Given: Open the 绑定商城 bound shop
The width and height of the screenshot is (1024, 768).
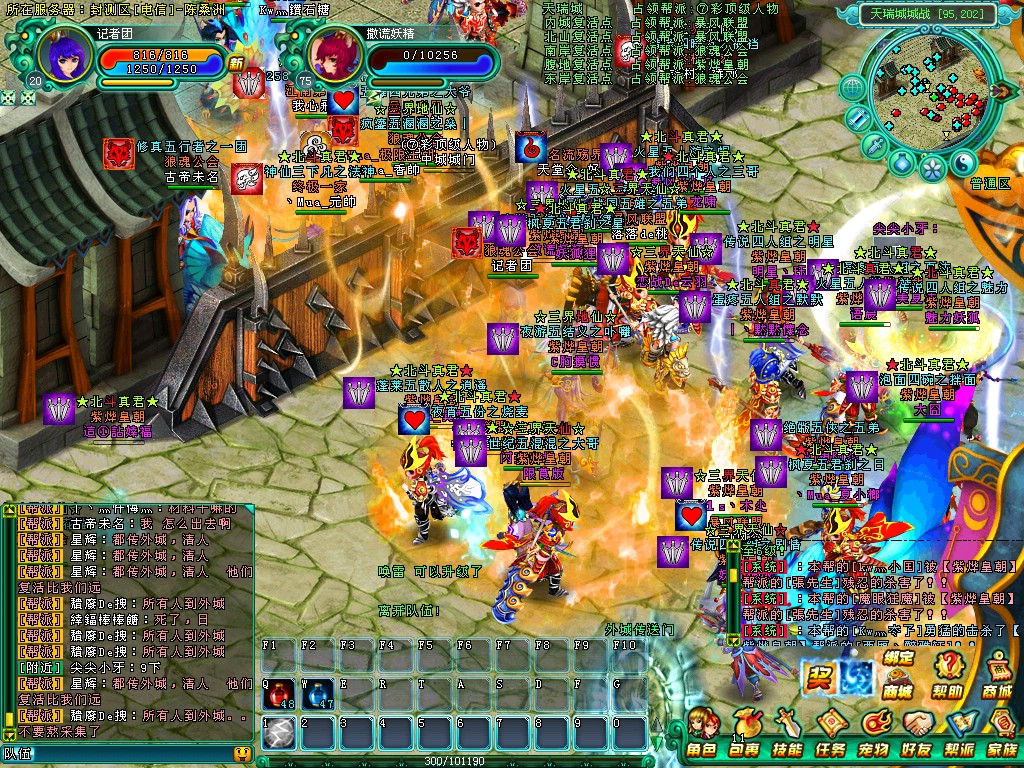Looking at the screenshot, I should 897,674.
